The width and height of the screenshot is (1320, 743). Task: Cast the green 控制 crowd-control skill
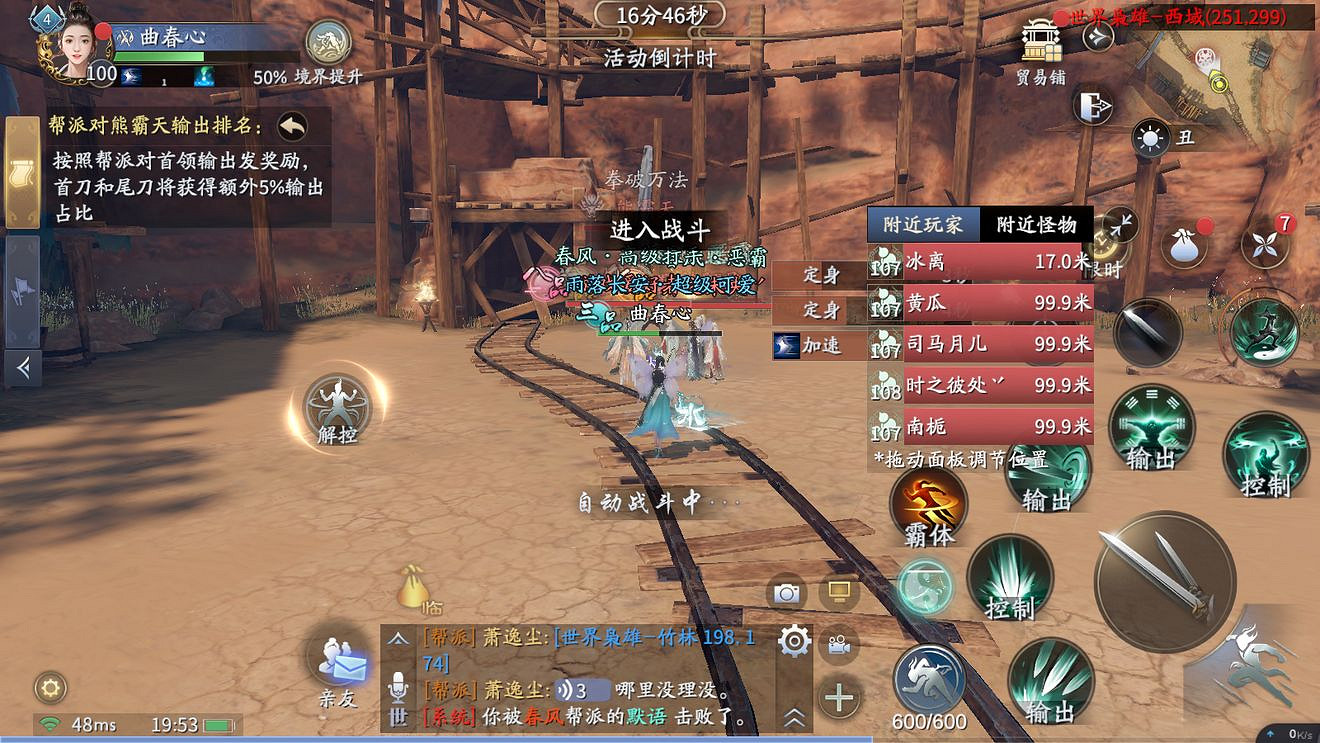(x=1011, y=577)
